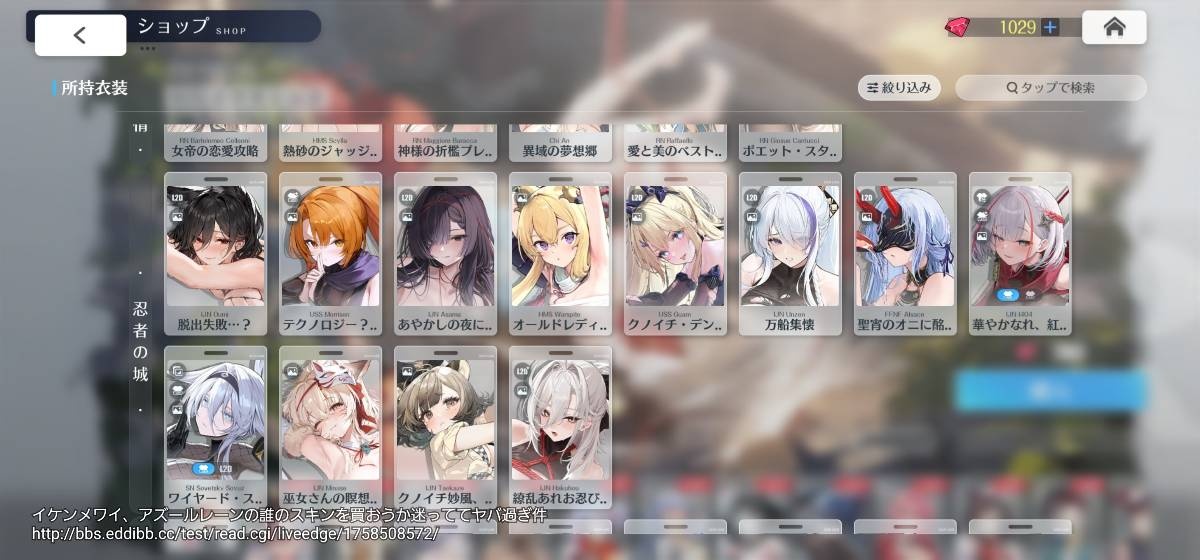
Task: Select the 聖宵のオニに酩 skin card
Action: (x=905, y=254)
